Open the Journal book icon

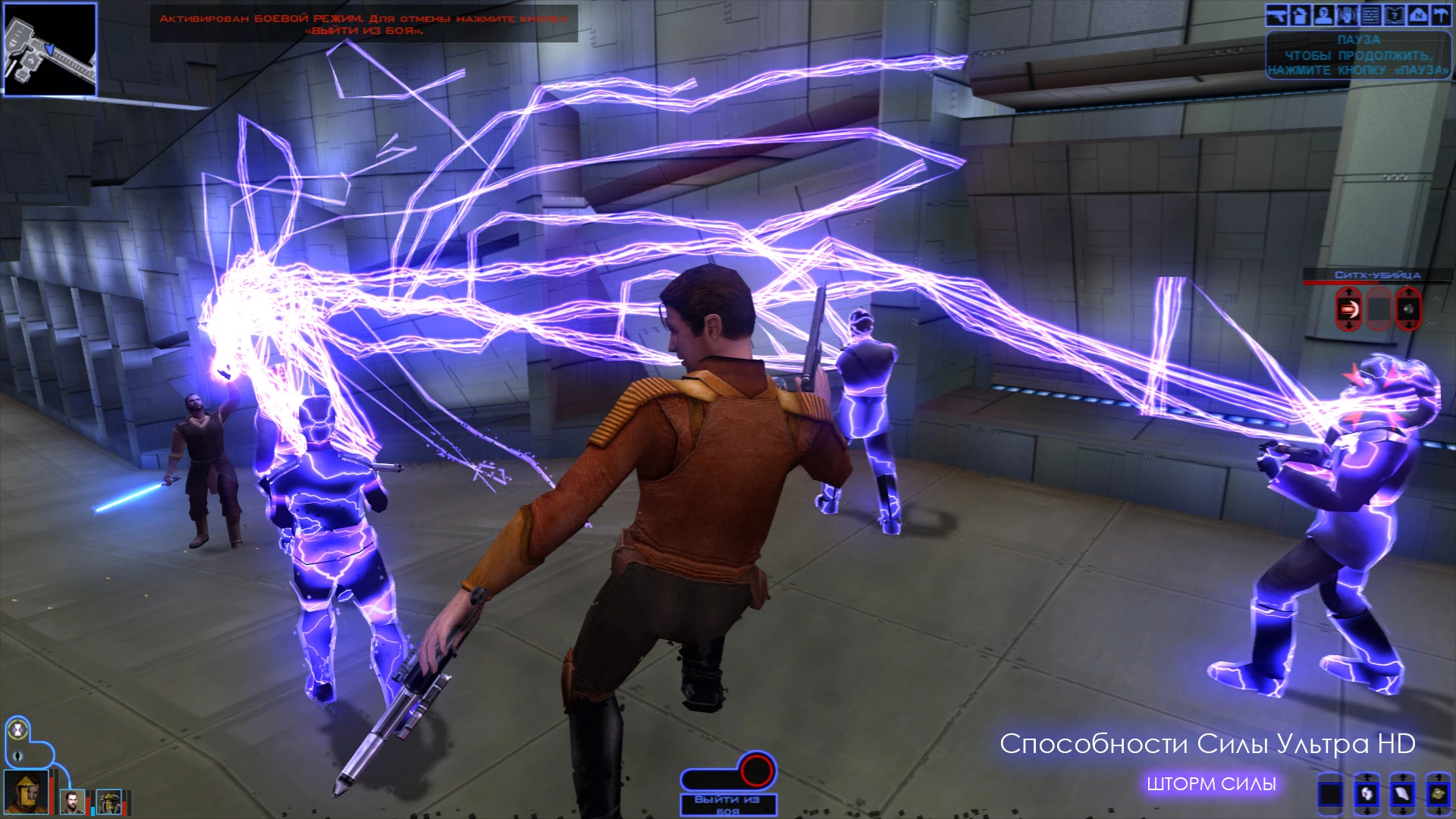[x=1395, y=14]
